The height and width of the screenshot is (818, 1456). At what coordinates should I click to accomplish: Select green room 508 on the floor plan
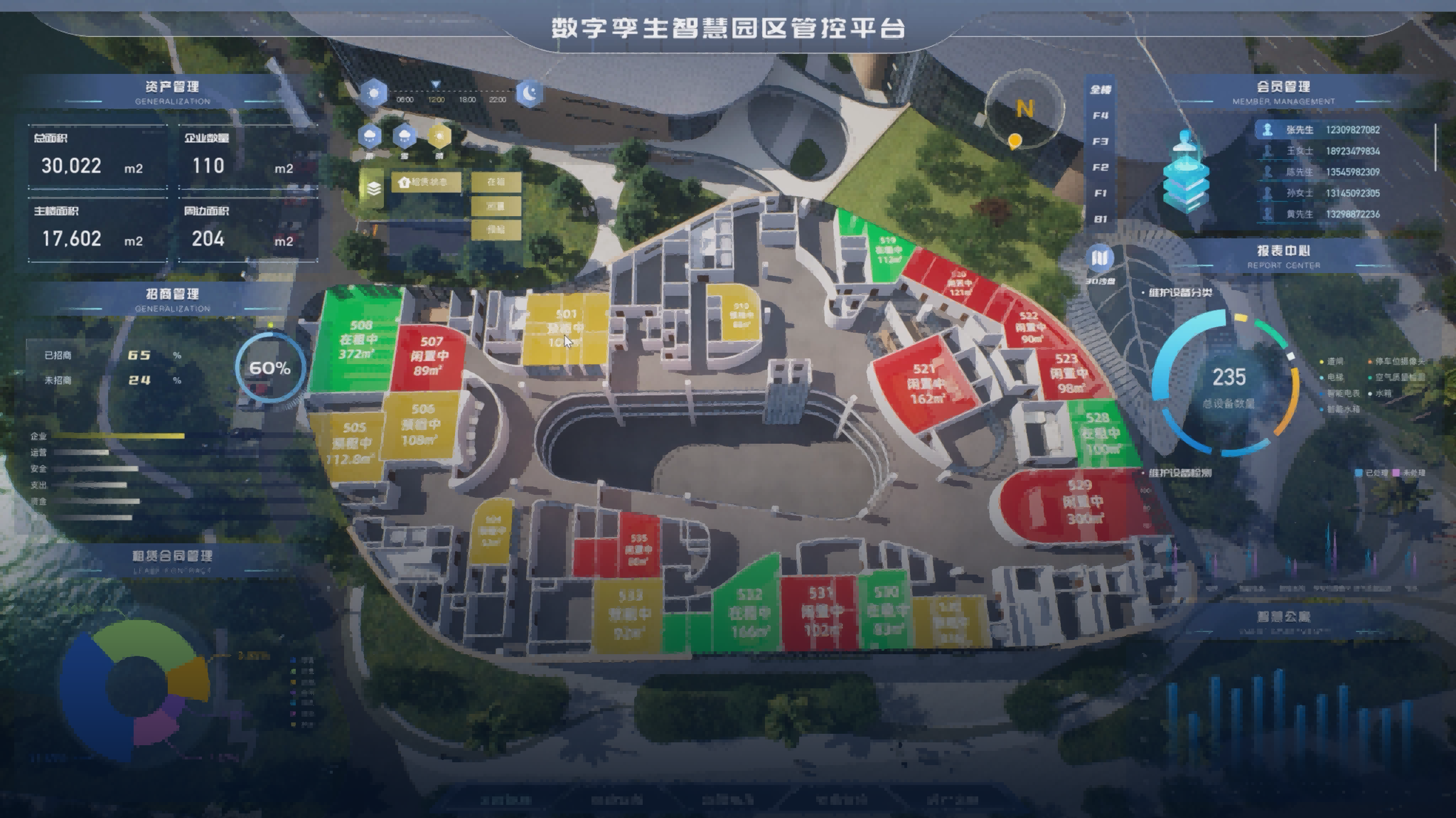point(357,339)
